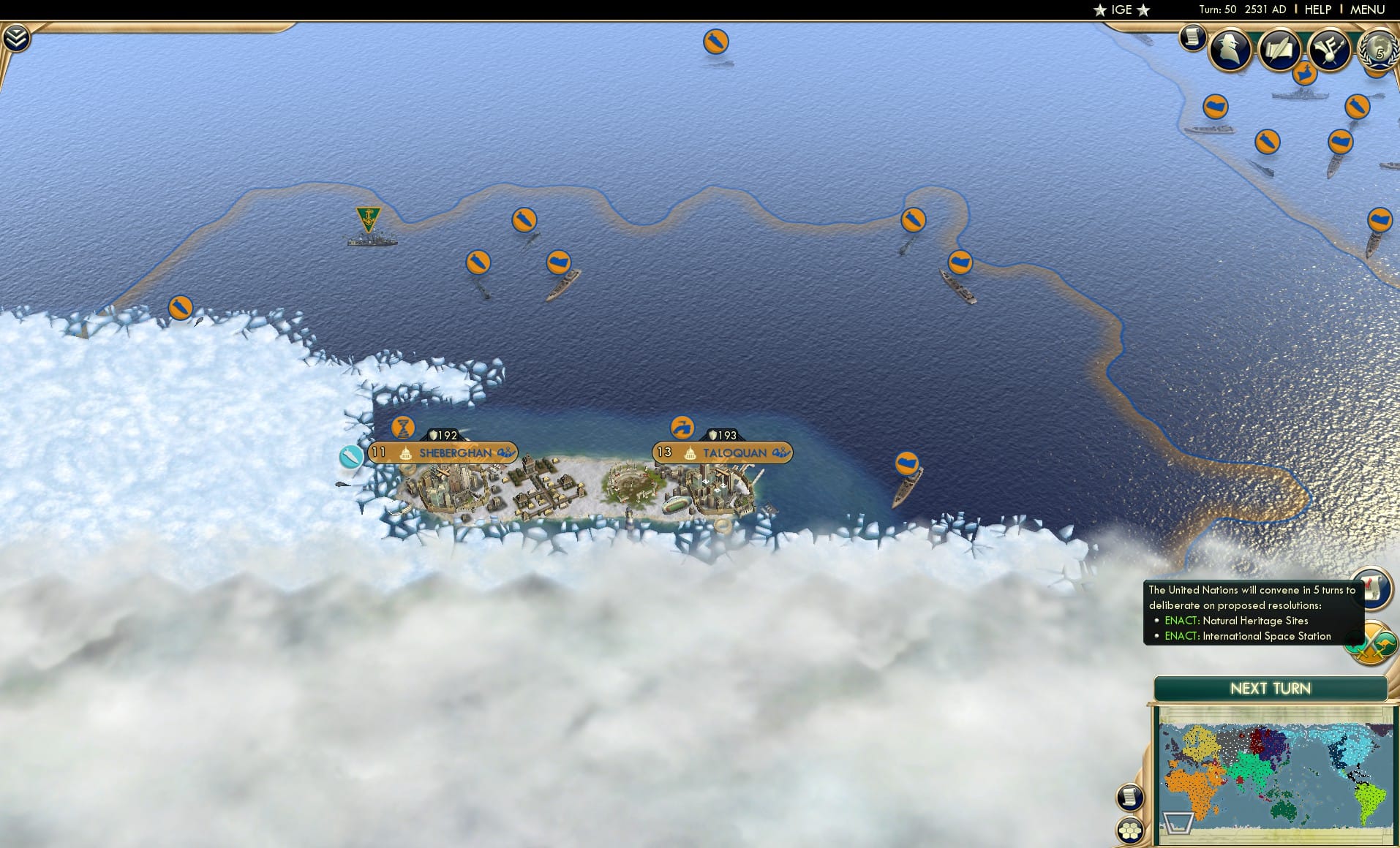The image size is (1400, 848).
Task: Open the Espionage overview spy icon
Action: [1230, 49]
